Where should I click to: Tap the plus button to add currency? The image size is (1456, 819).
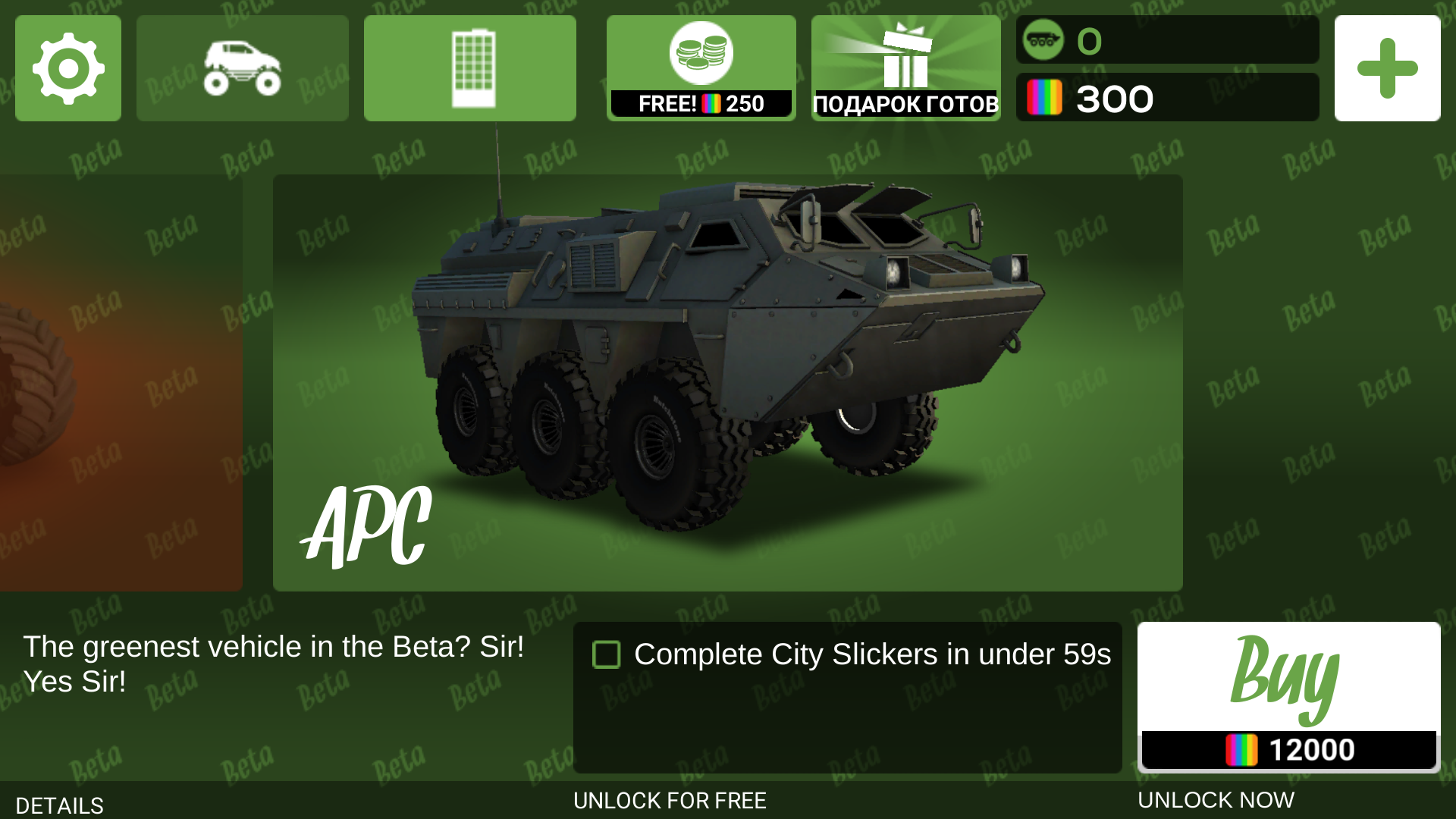coord(1387,68)
